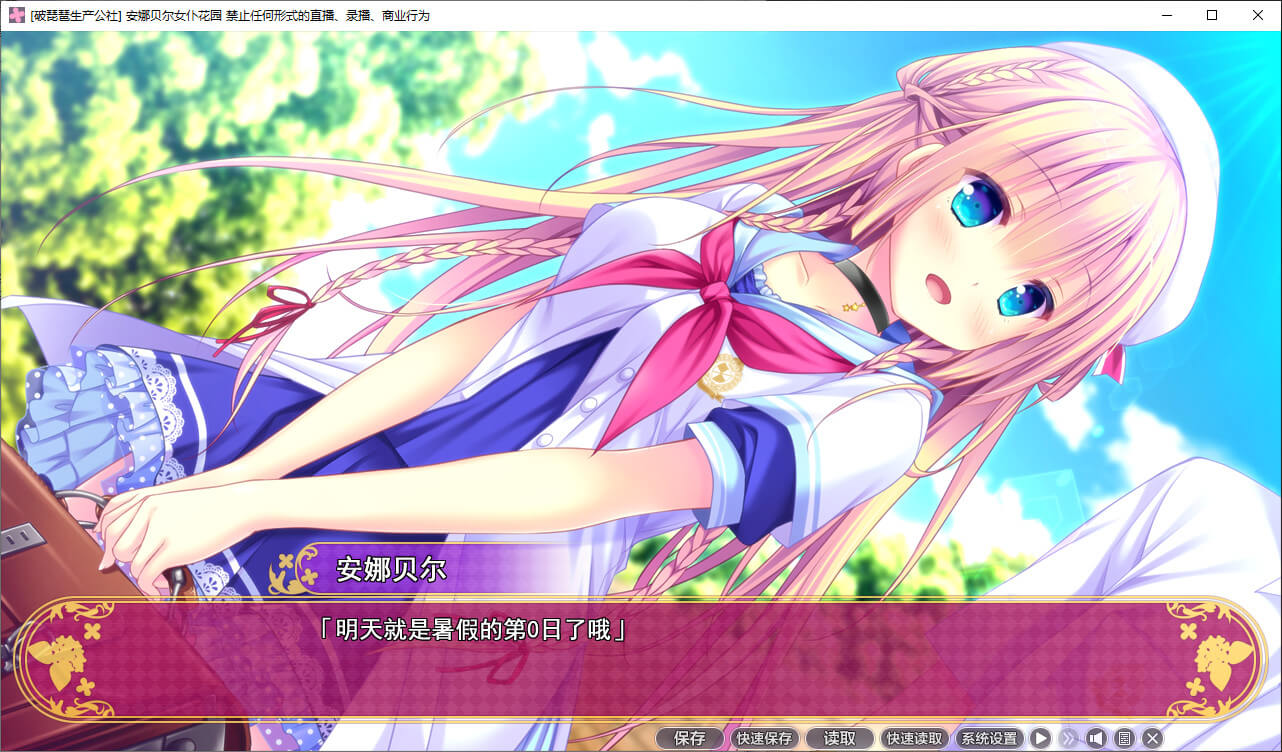Use the 快速读取 quick load button

915,738
